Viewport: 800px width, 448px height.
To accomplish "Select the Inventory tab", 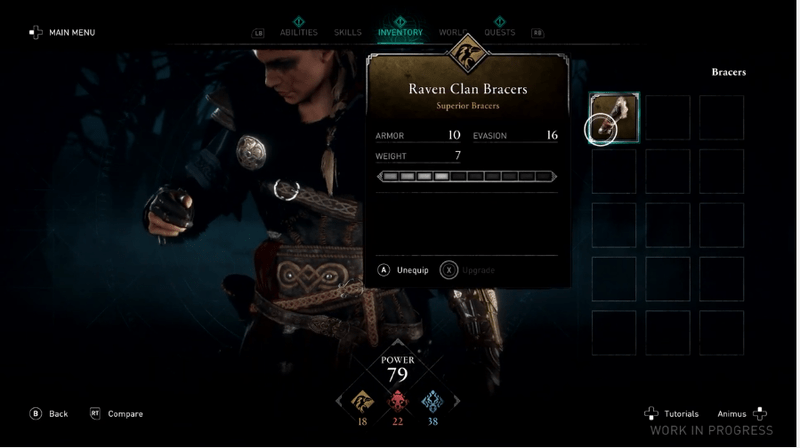I will point(400,32).
